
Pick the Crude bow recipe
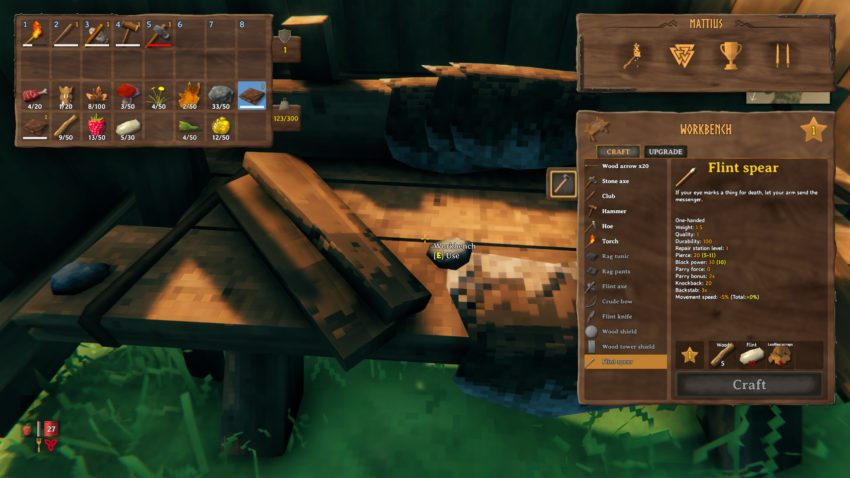tap(618, 301)
